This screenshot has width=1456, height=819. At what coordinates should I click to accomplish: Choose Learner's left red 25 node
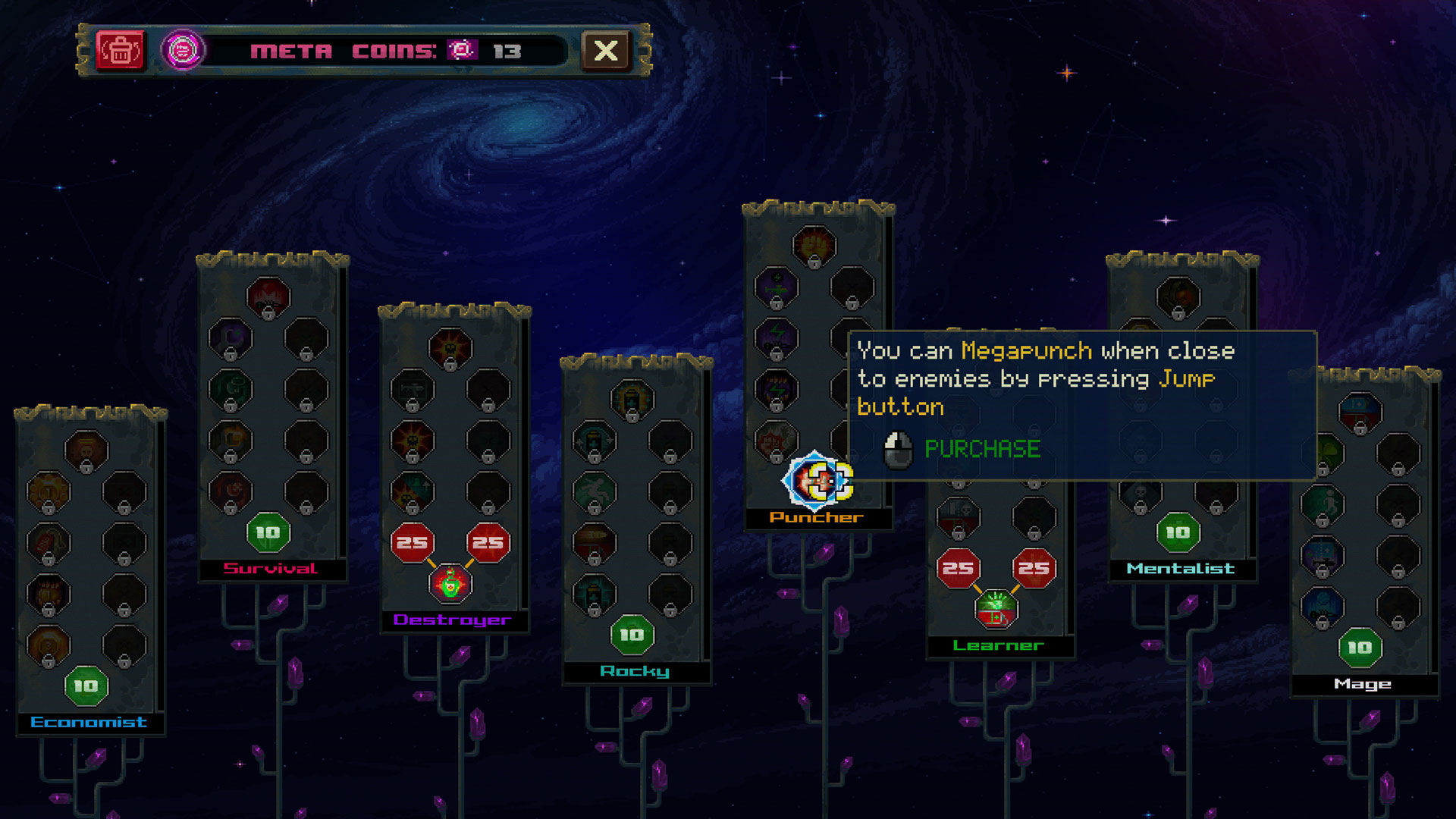(x=958, y=568)
